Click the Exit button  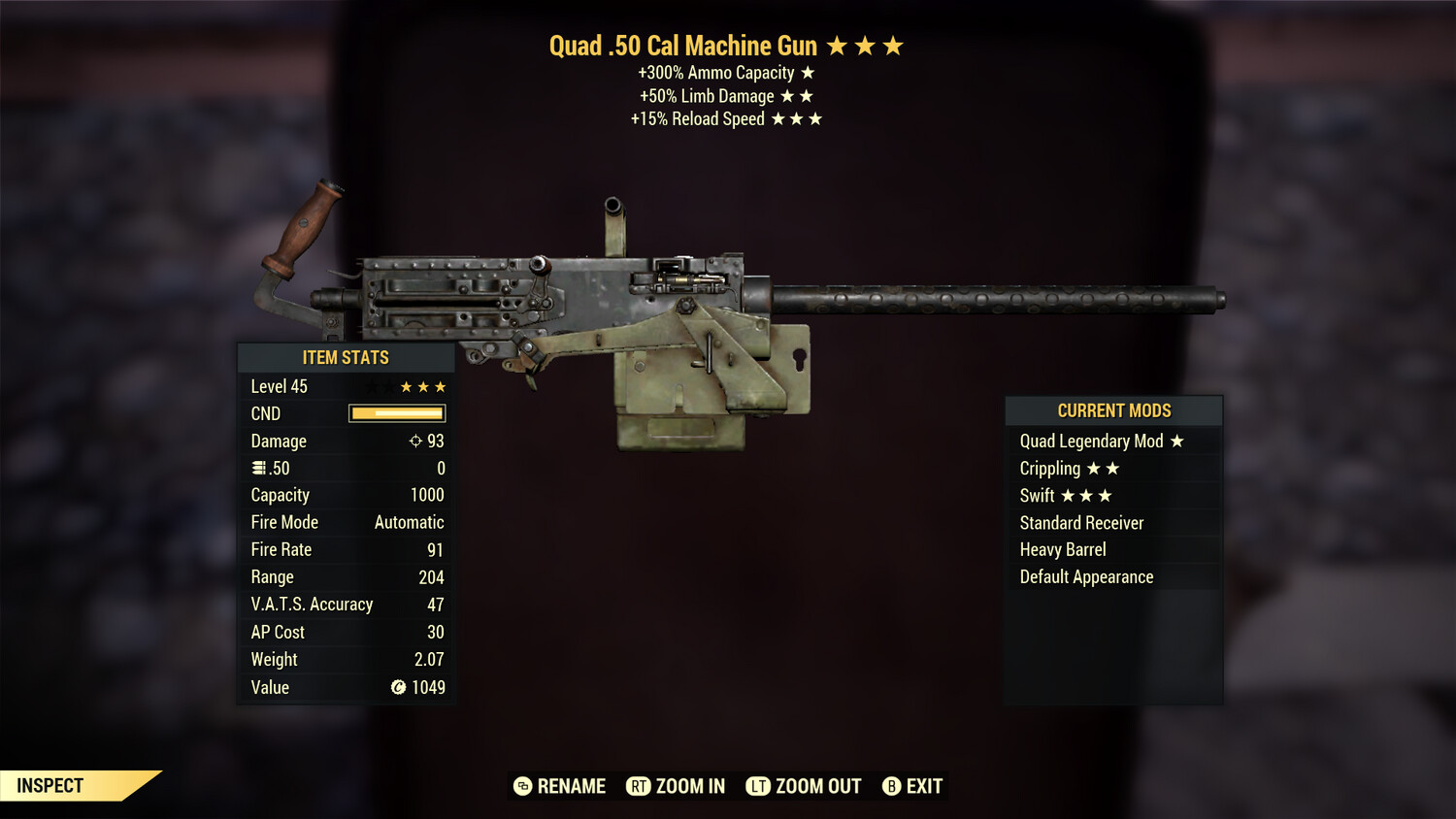[x=925, y=786]
